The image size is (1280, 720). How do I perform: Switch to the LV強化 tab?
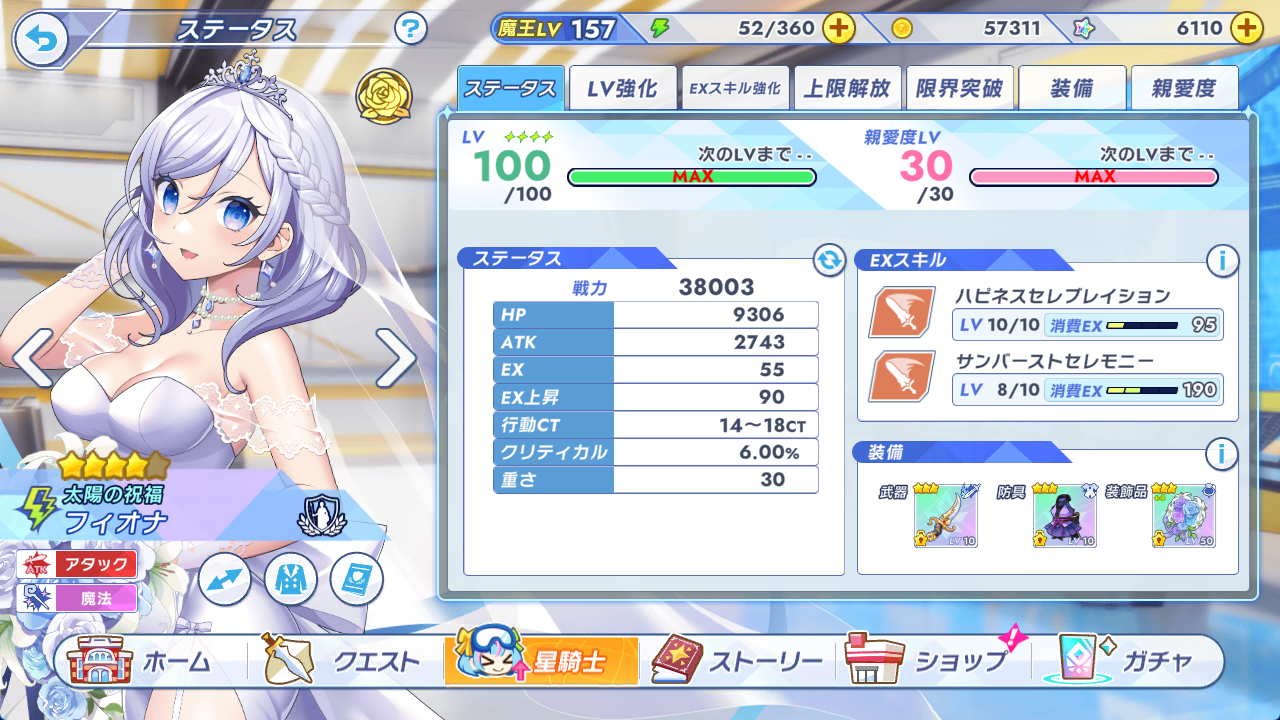(x=622, y=89)
